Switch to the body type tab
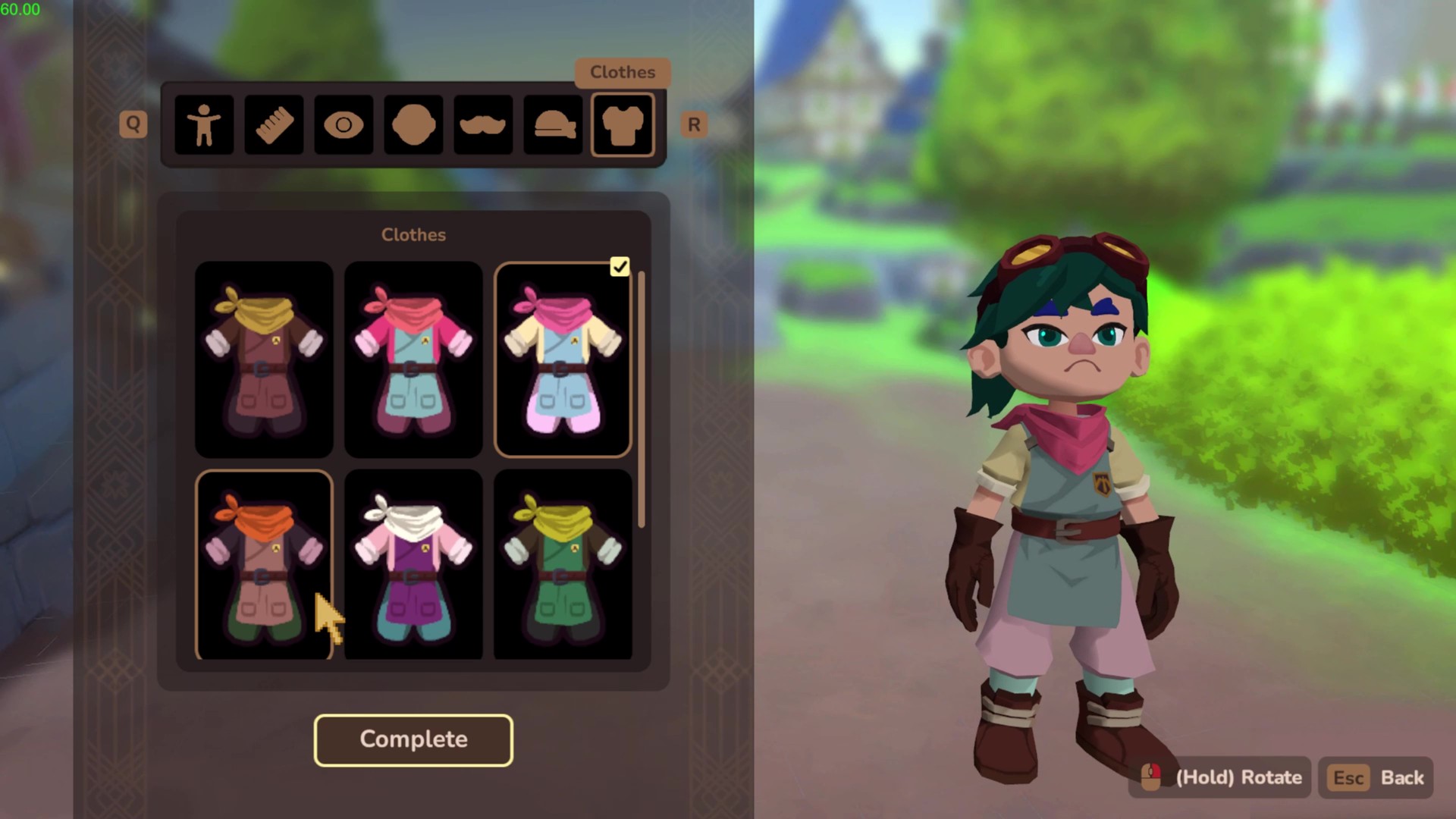Viewport: 1456px width, 819px height. tap(204, 125)
